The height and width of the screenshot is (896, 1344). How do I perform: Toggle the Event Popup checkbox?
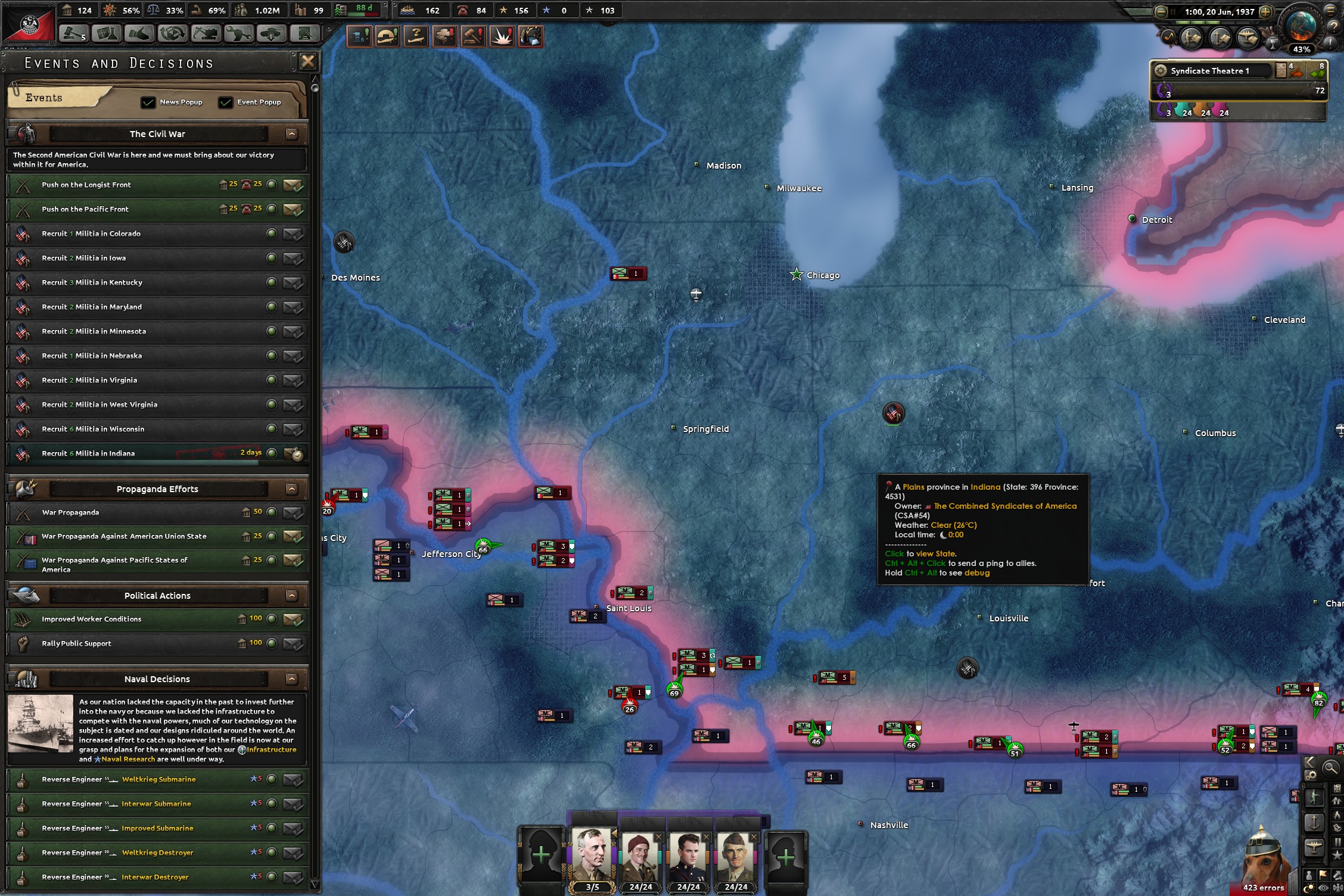(225, 102)
